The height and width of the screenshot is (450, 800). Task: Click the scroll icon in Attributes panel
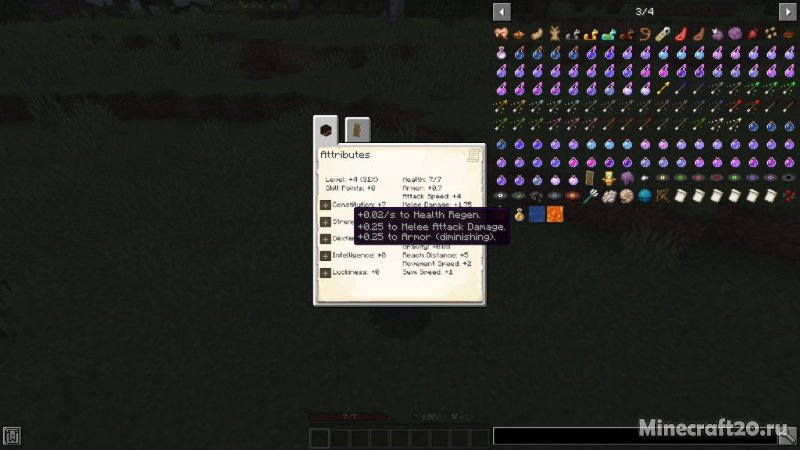473,155
